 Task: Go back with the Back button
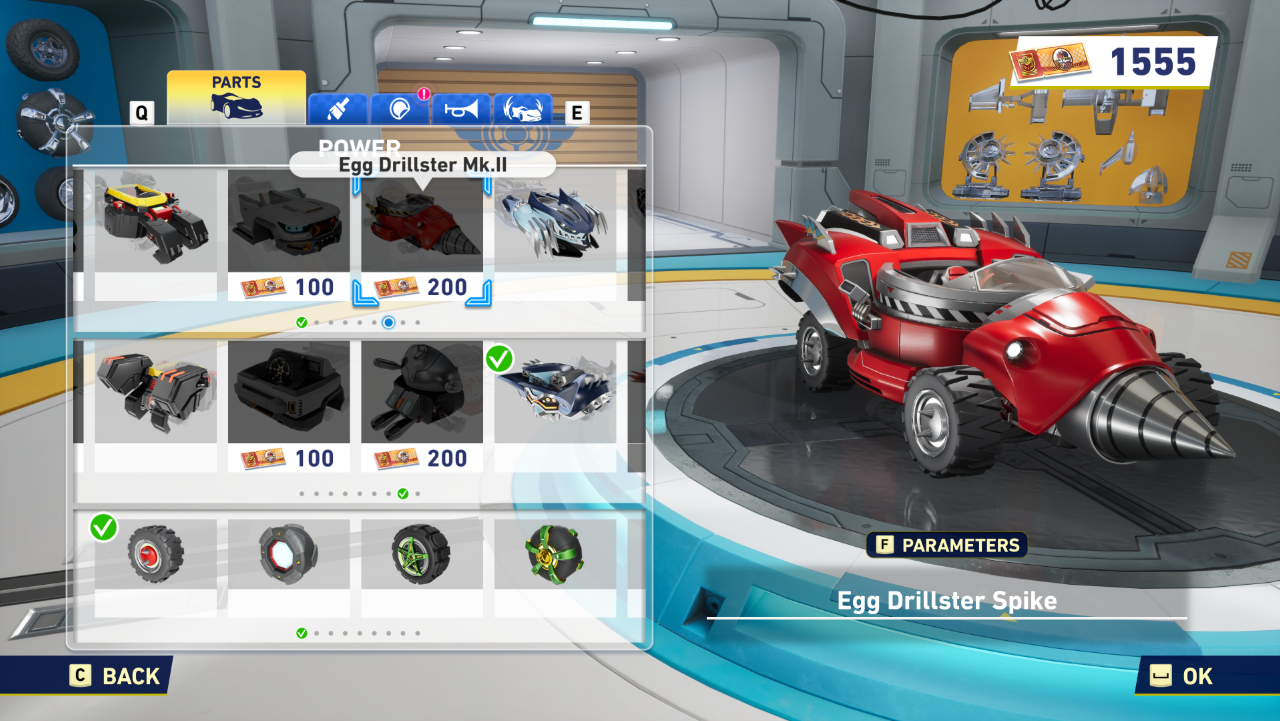point(116,676)
